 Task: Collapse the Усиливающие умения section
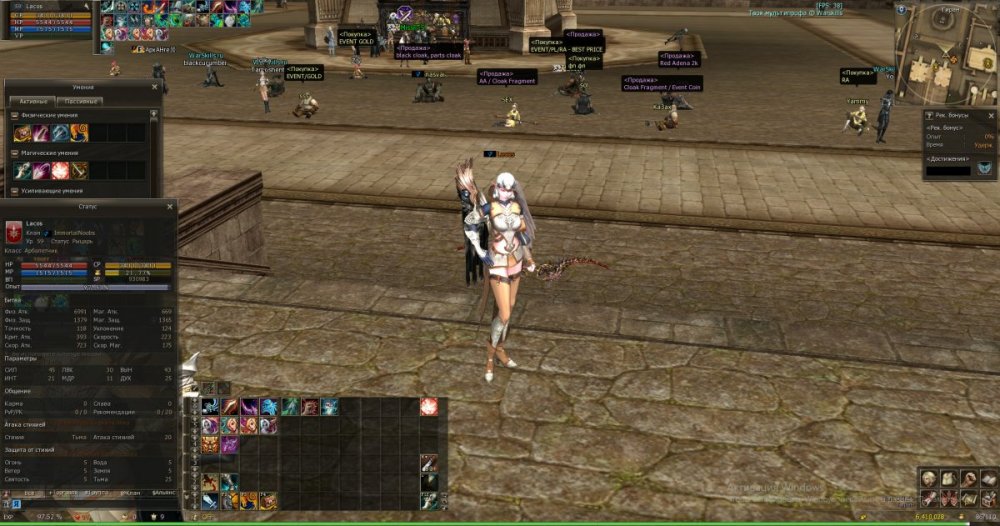pos(15,190)
